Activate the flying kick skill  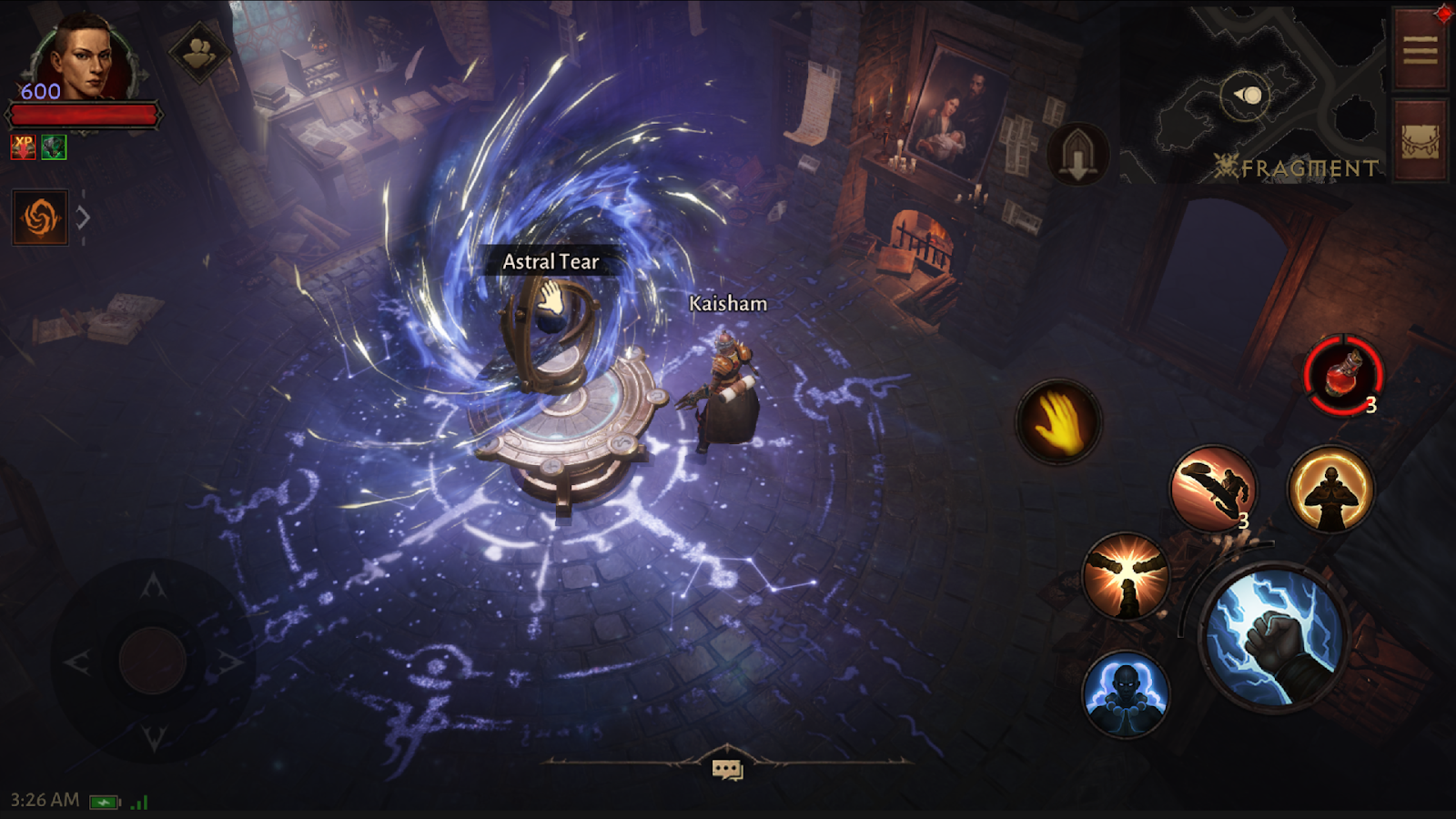[1213, 489]
